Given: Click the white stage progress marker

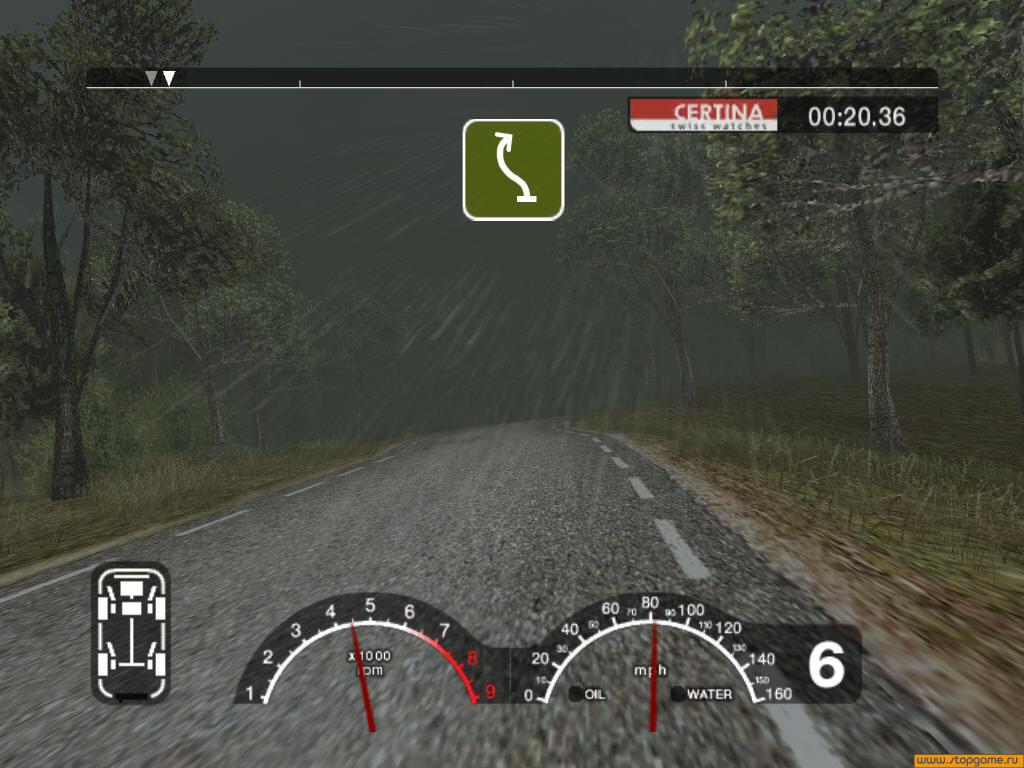Looking at the screenshot, I should [x=170, y=78].
